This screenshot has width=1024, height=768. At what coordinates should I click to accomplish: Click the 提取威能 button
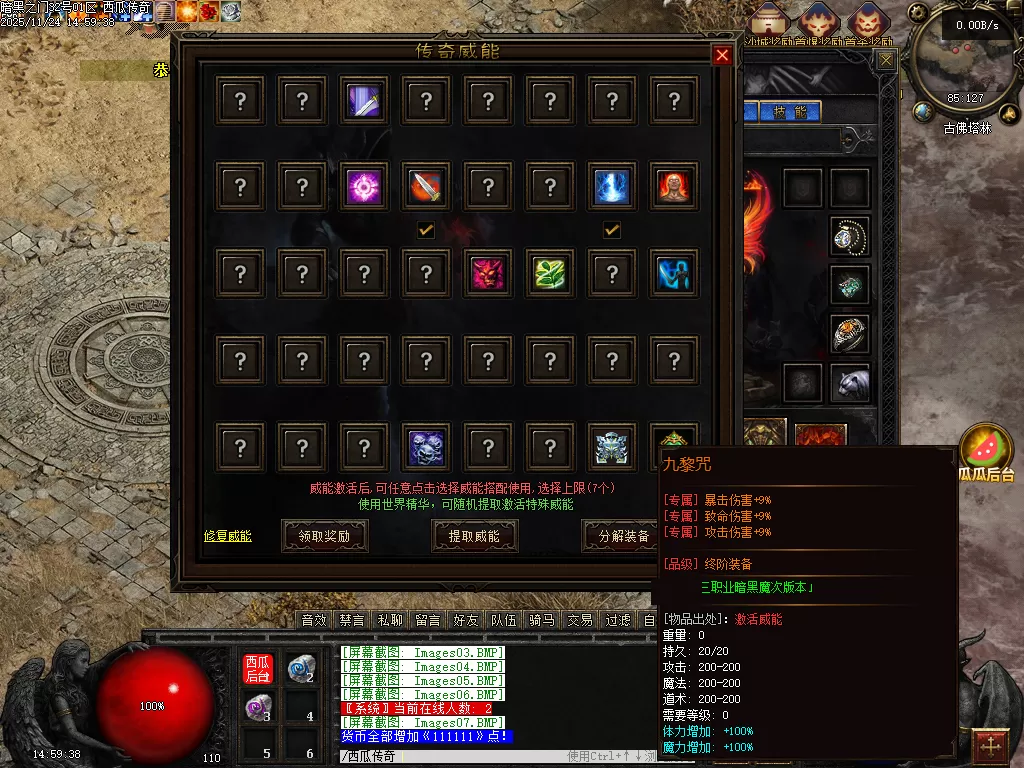click(x=474, y=536)
